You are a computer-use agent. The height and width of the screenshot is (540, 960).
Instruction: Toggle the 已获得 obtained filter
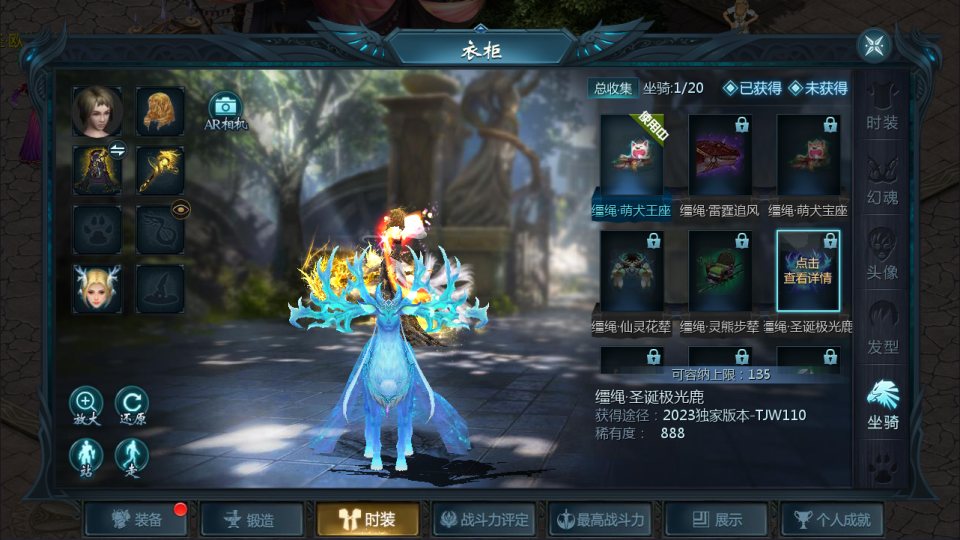pos(752,88)
